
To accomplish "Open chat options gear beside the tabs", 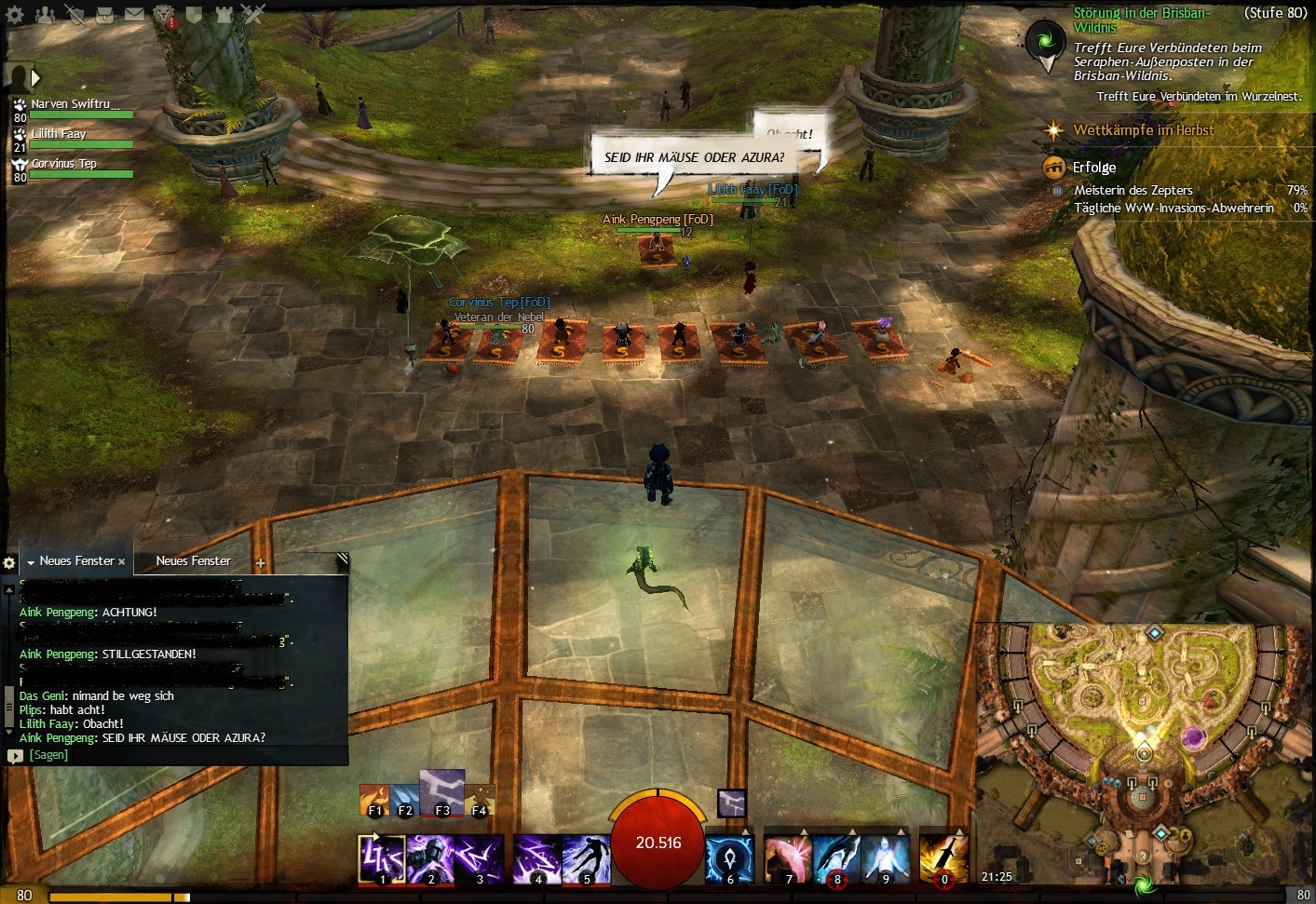I will (9, 563).
